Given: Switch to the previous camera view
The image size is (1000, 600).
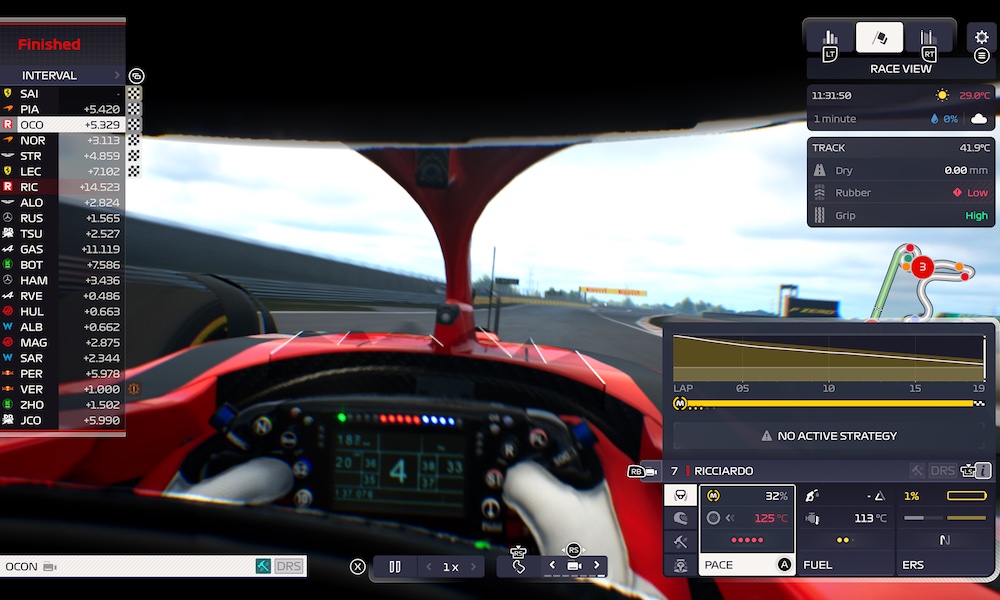Looking at the screenshot, I should (x=551, y=566).
